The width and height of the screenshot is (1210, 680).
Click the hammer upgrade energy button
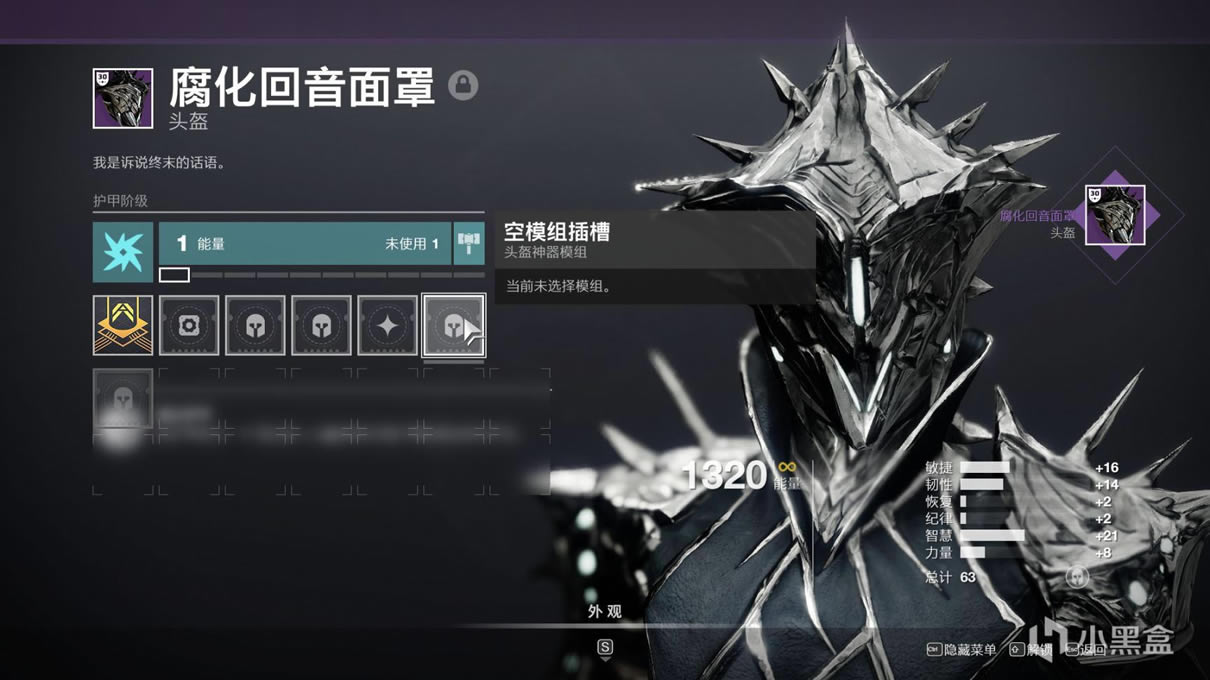point(469,243)
